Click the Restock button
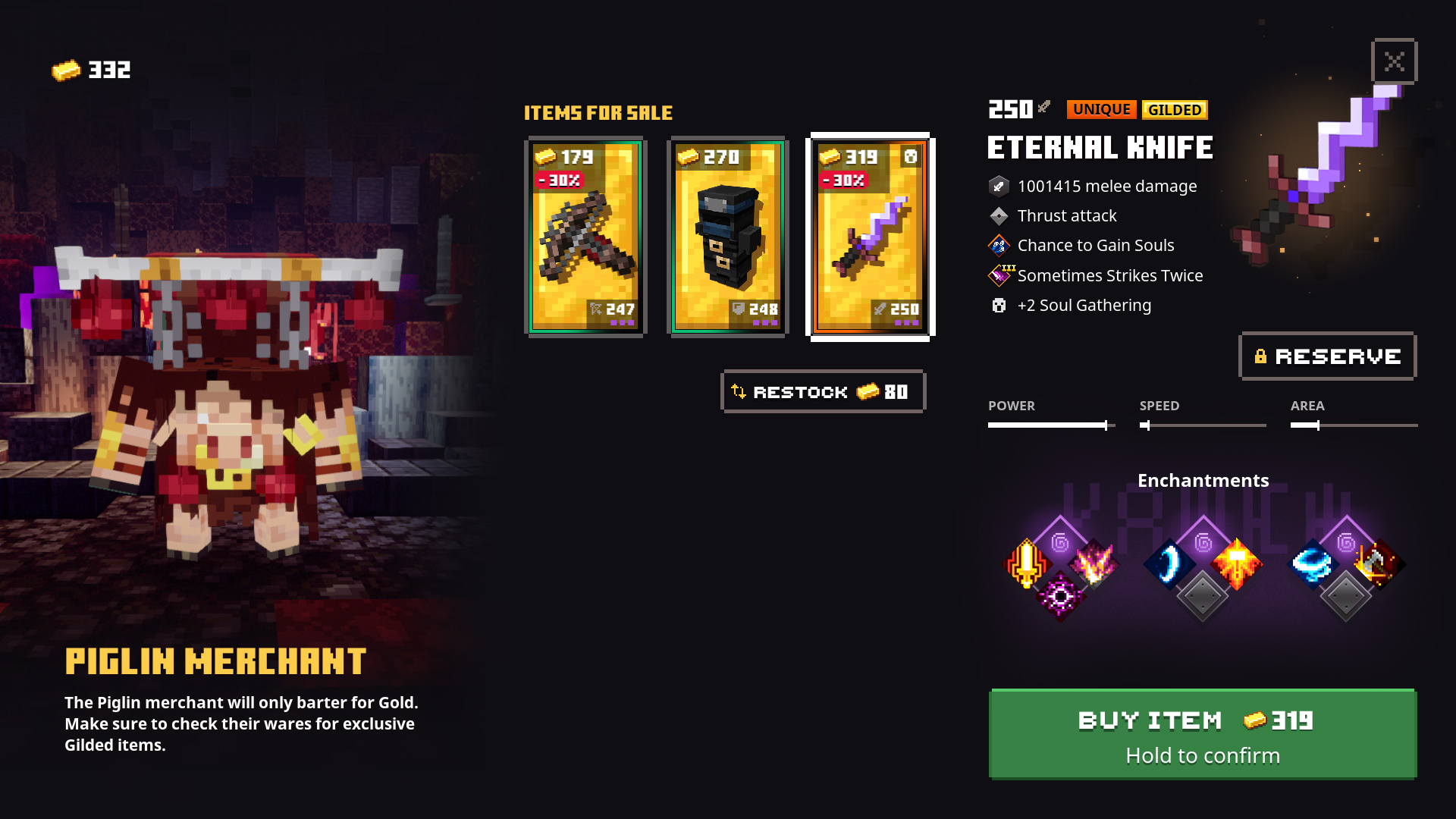This screenshot has width=1456, height=819. point(823,391)
